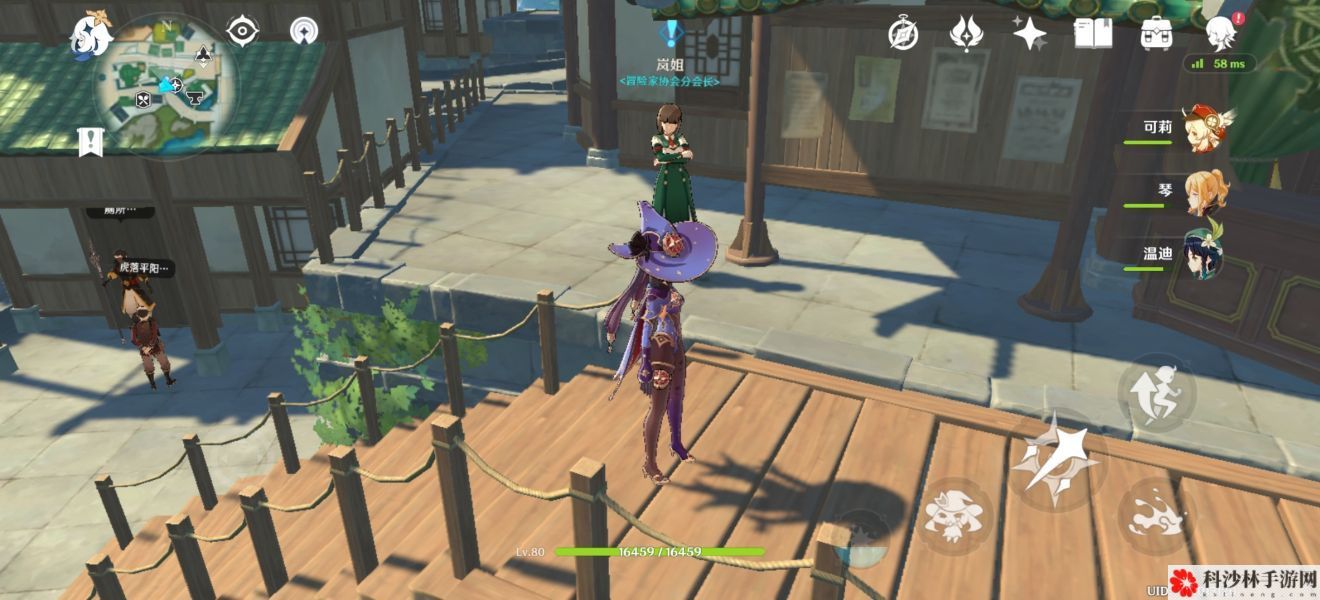Open the winged battle pass icon
1320x600 pixels.
click(x=966, y=35)
